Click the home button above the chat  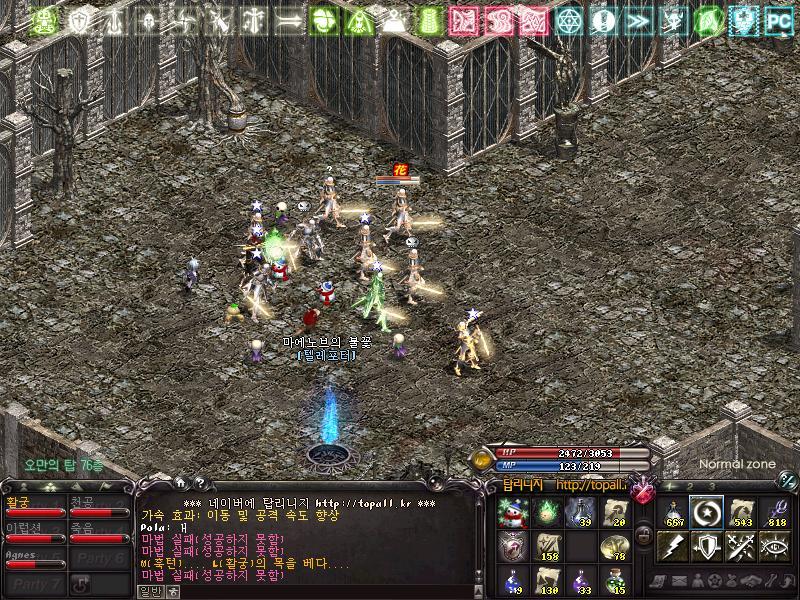point(182,484)
